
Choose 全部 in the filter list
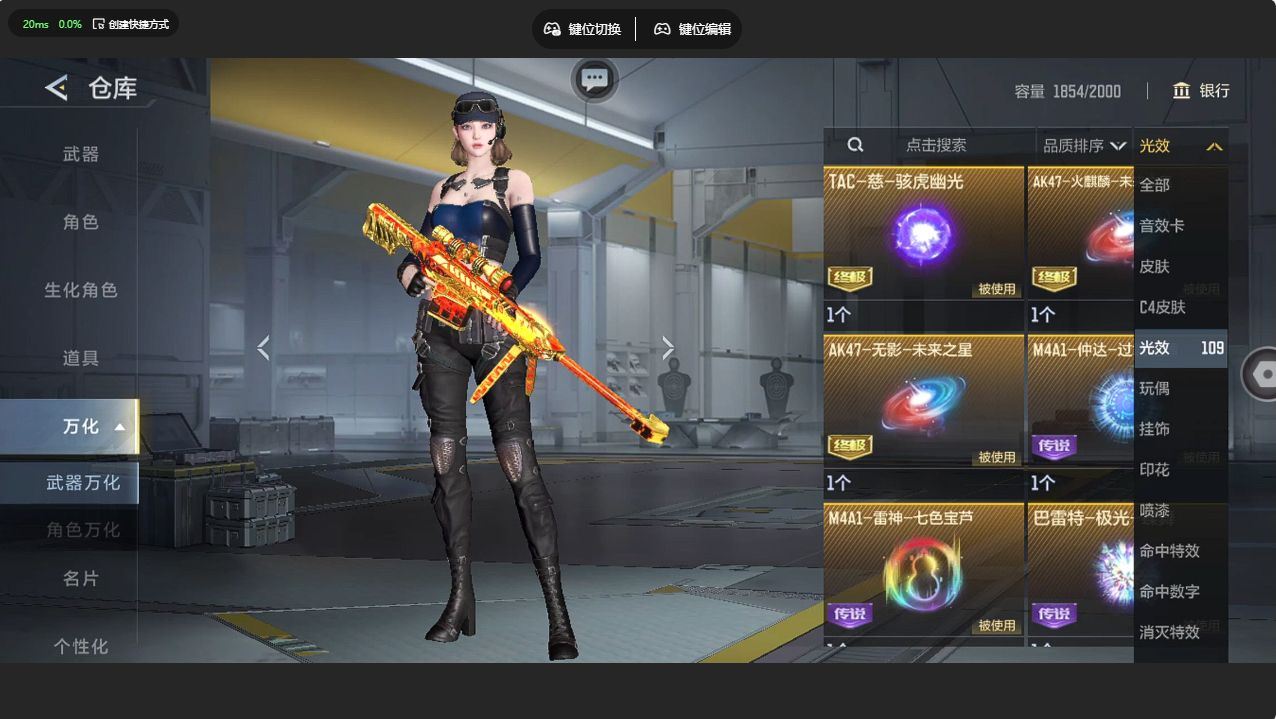click(1155, 185)
